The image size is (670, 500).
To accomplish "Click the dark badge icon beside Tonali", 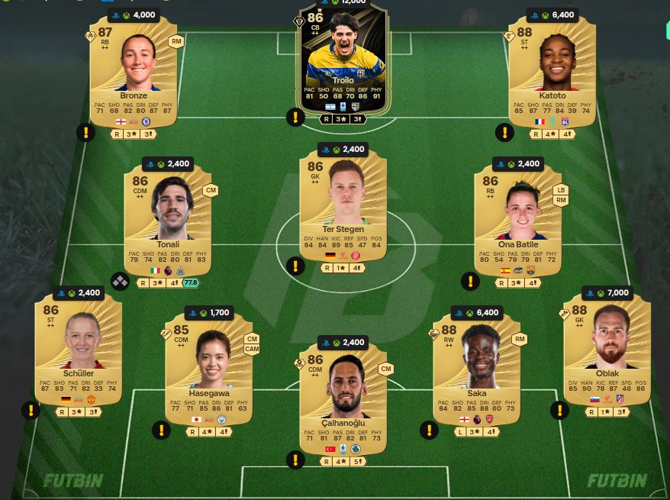I will [120, 283].
